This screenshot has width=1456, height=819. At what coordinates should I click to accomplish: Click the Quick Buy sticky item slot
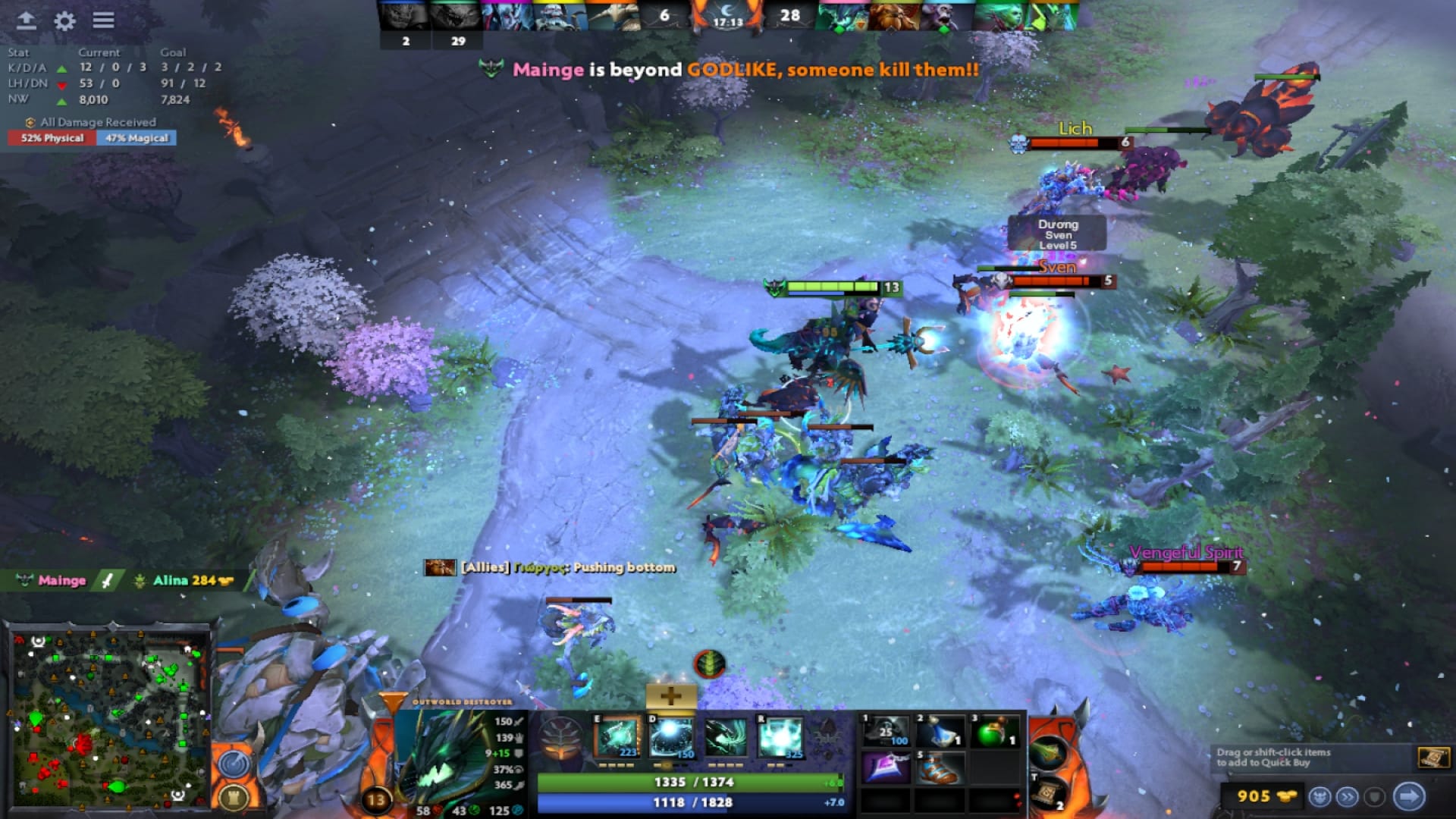[x=1433, y=756]
